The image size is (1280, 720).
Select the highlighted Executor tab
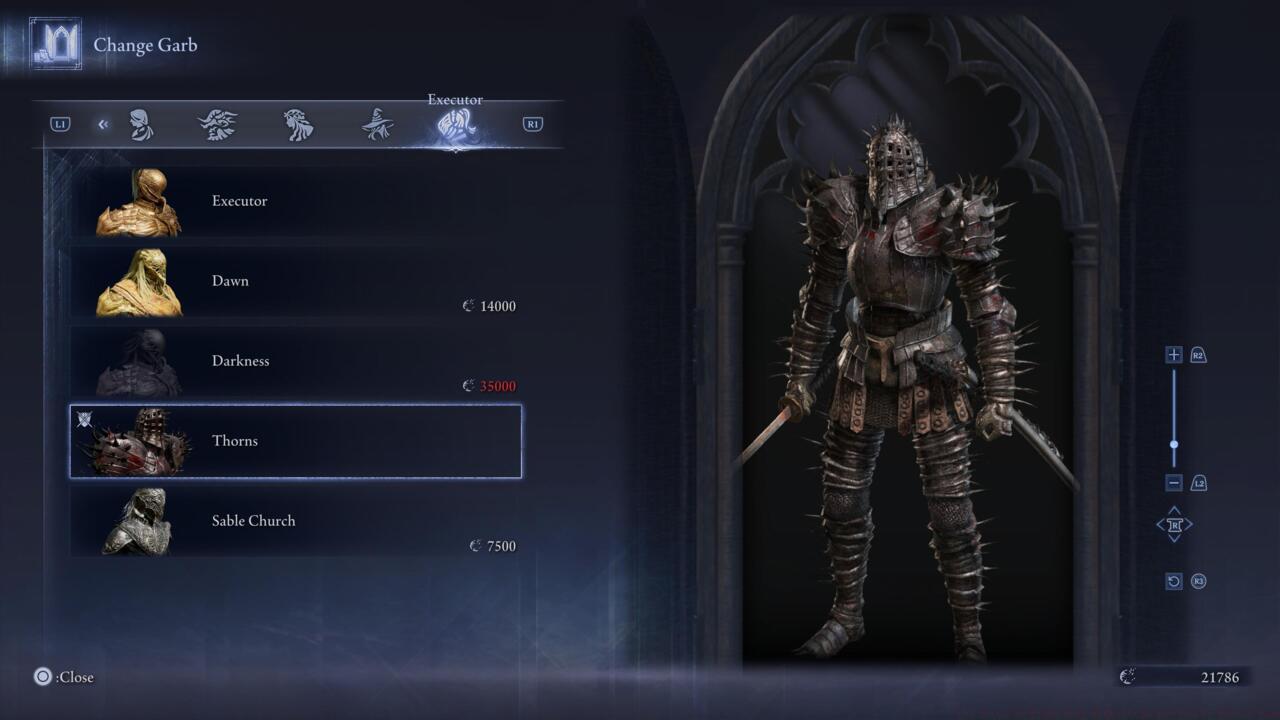pyautogui.click(x=455, y=126)
